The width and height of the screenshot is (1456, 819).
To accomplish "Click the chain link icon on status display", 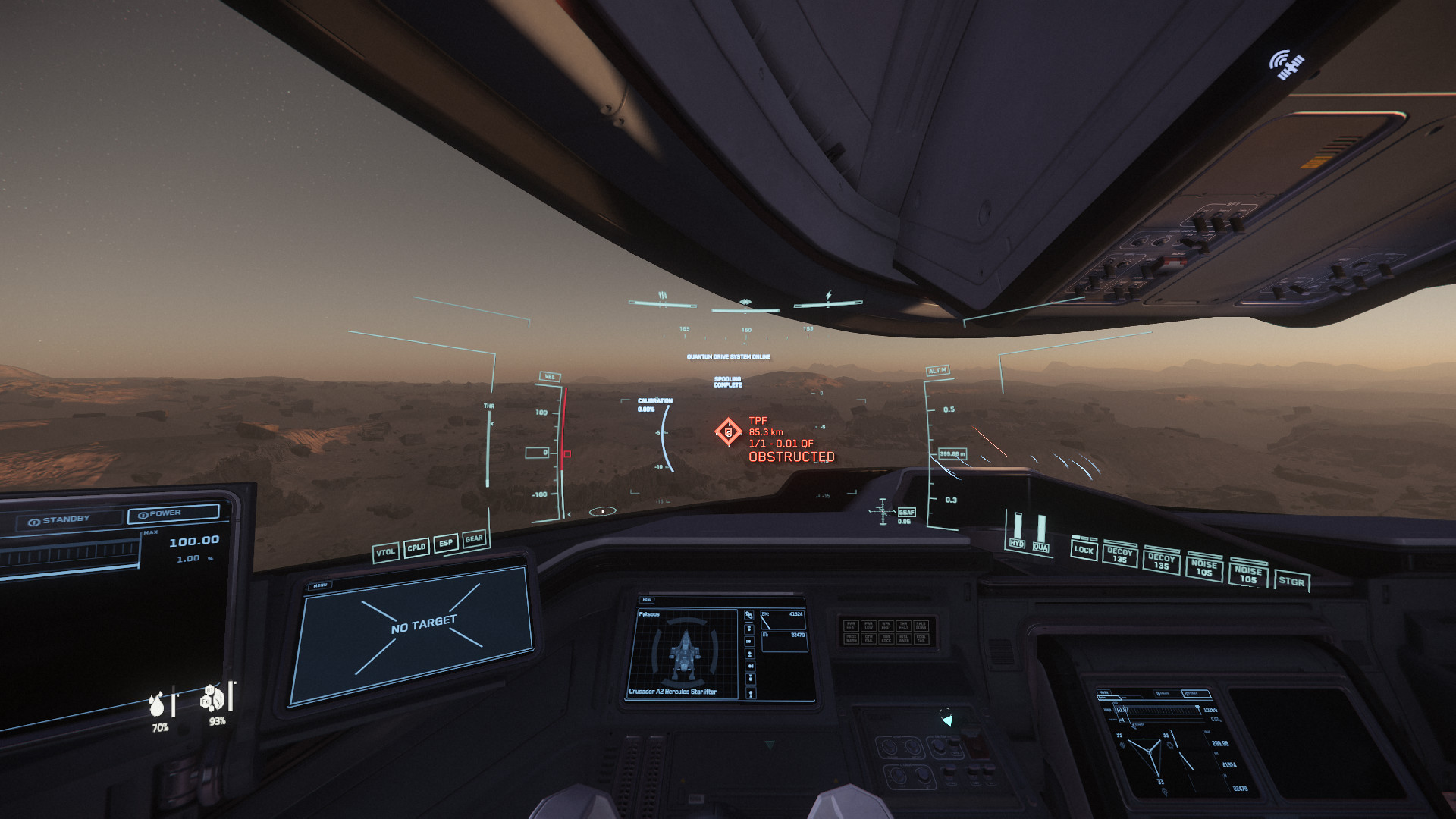I will 748,615.
